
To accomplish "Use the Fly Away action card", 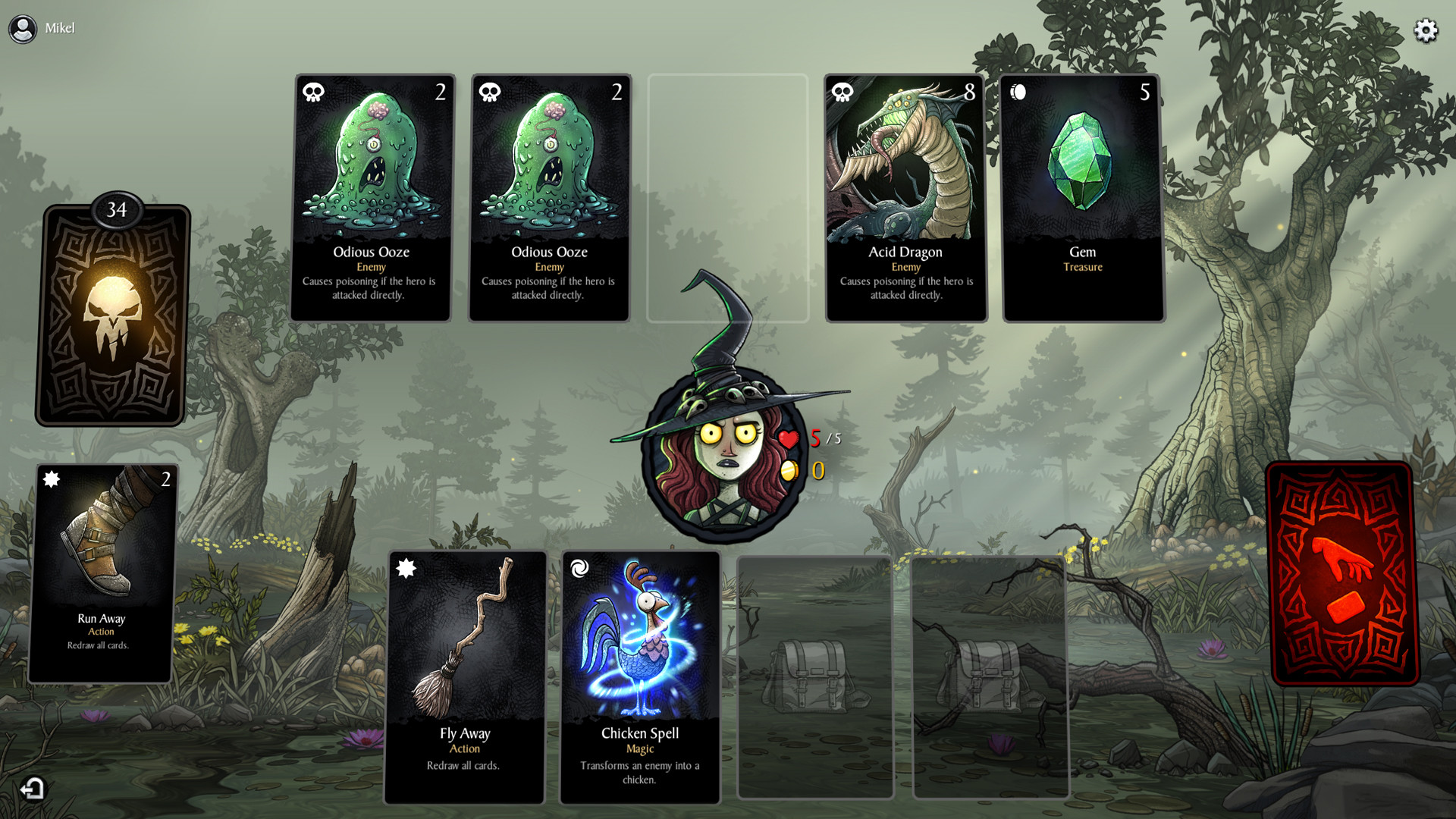I will click(x=465, y=676).
